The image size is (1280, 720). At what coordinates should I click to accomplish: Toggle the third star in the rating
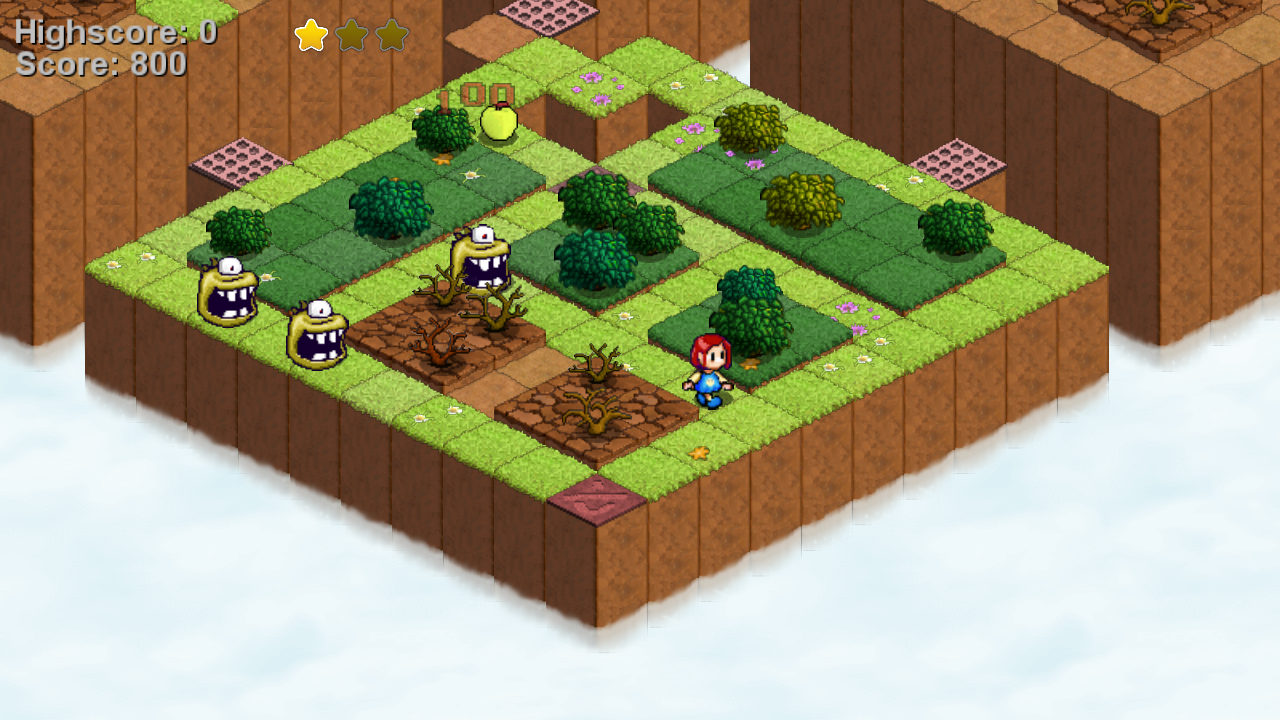(x=390, y=35)
